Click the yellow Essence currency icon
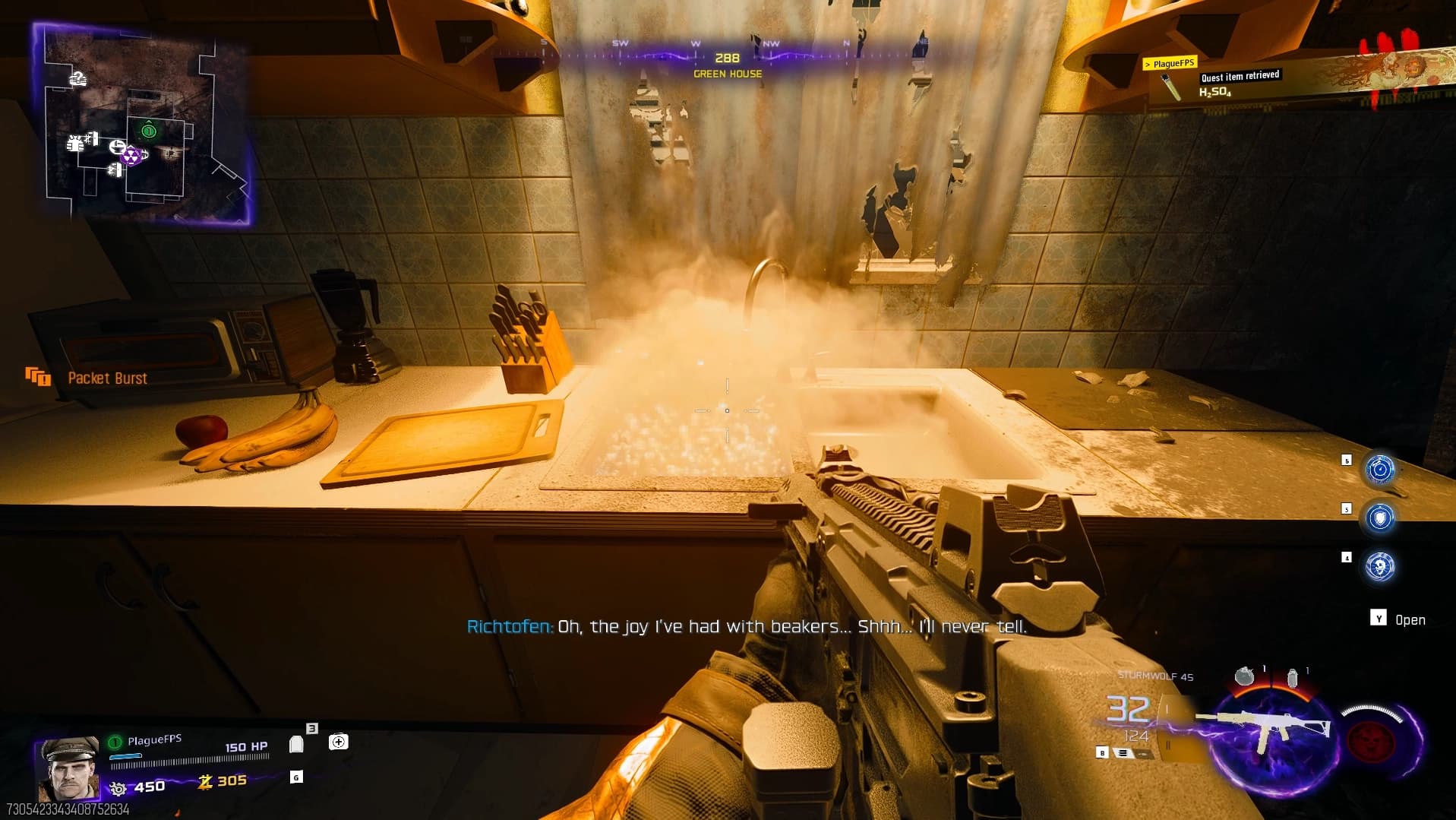Viewport: 1456px width, 820px height. click(205, 781)
